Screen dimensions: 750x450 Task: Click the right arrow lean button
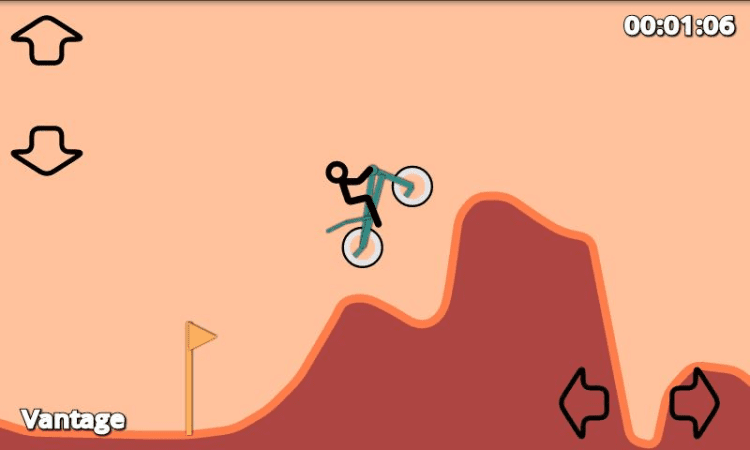(694, 402)
